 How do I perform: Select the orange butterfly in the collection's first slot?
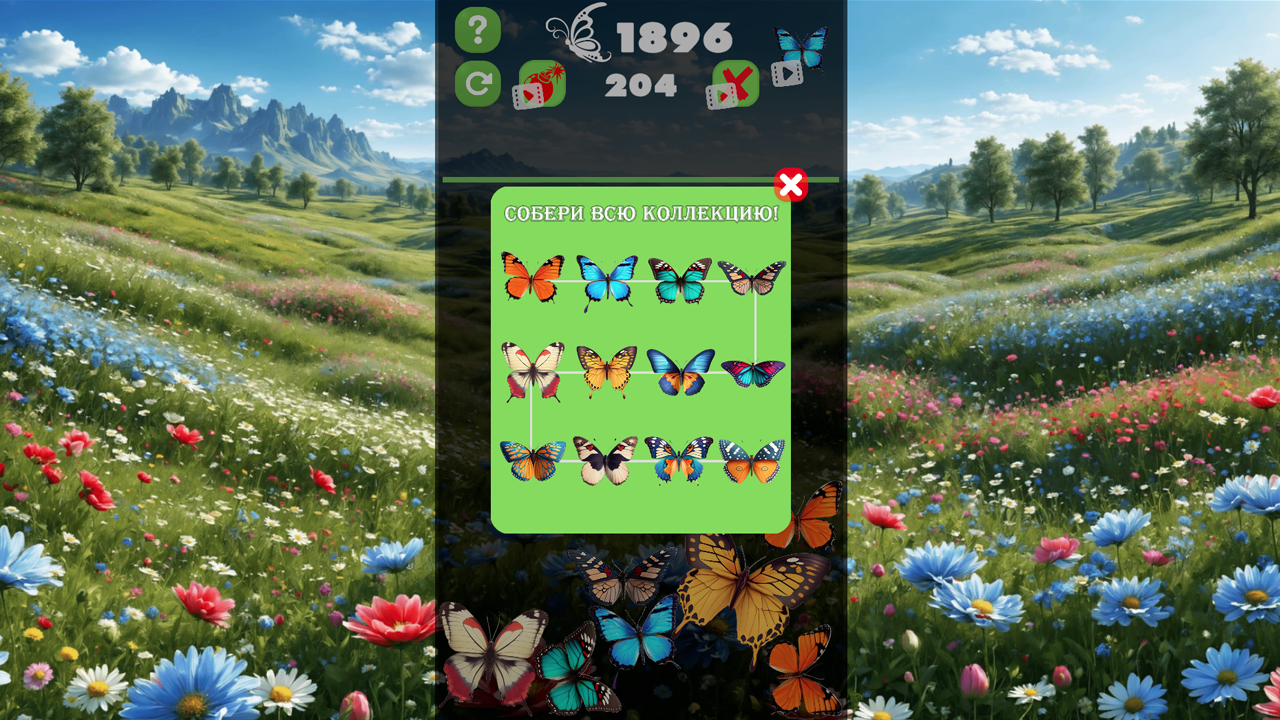pos(531,280)
